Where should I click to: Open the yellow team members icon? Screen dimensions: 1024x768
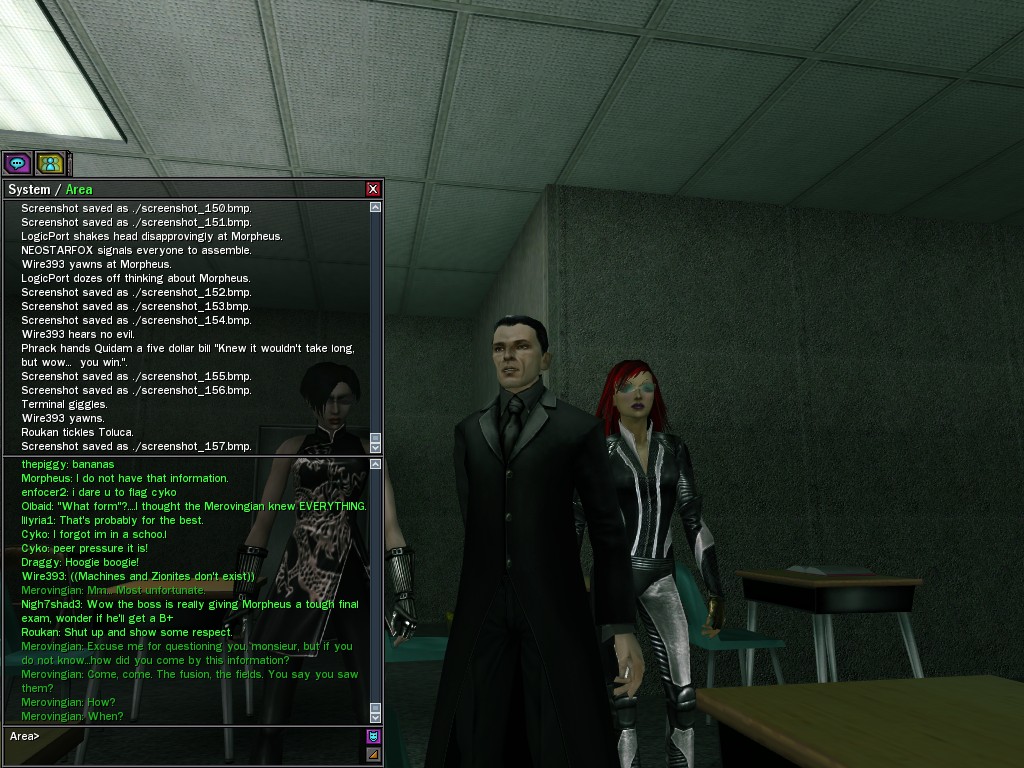[x=50, y=163]
